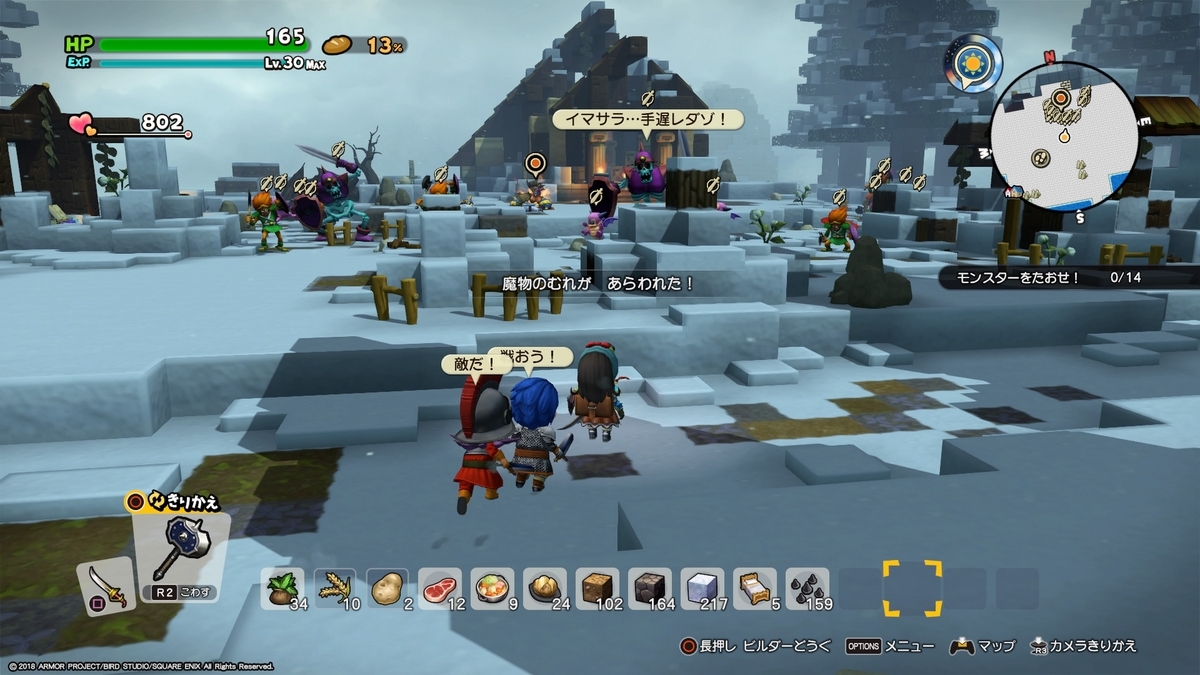Click the yellow-bracketed selected hotbar slot

tap(912, 588)
